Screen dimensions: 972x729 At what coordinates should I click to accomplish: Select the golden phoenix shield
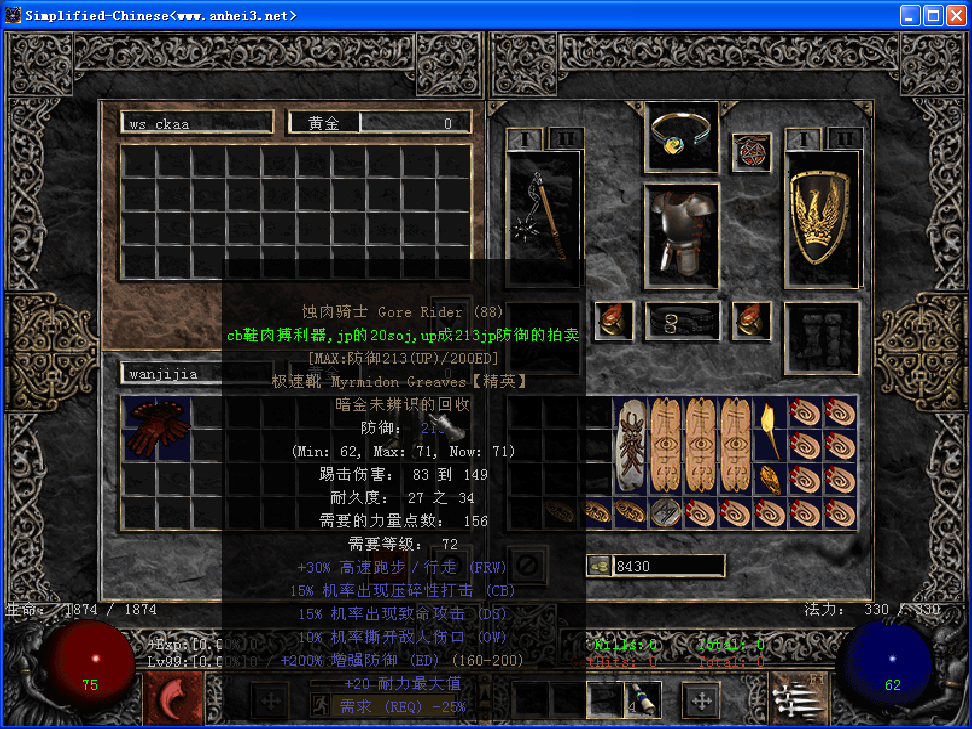(821, 216)
